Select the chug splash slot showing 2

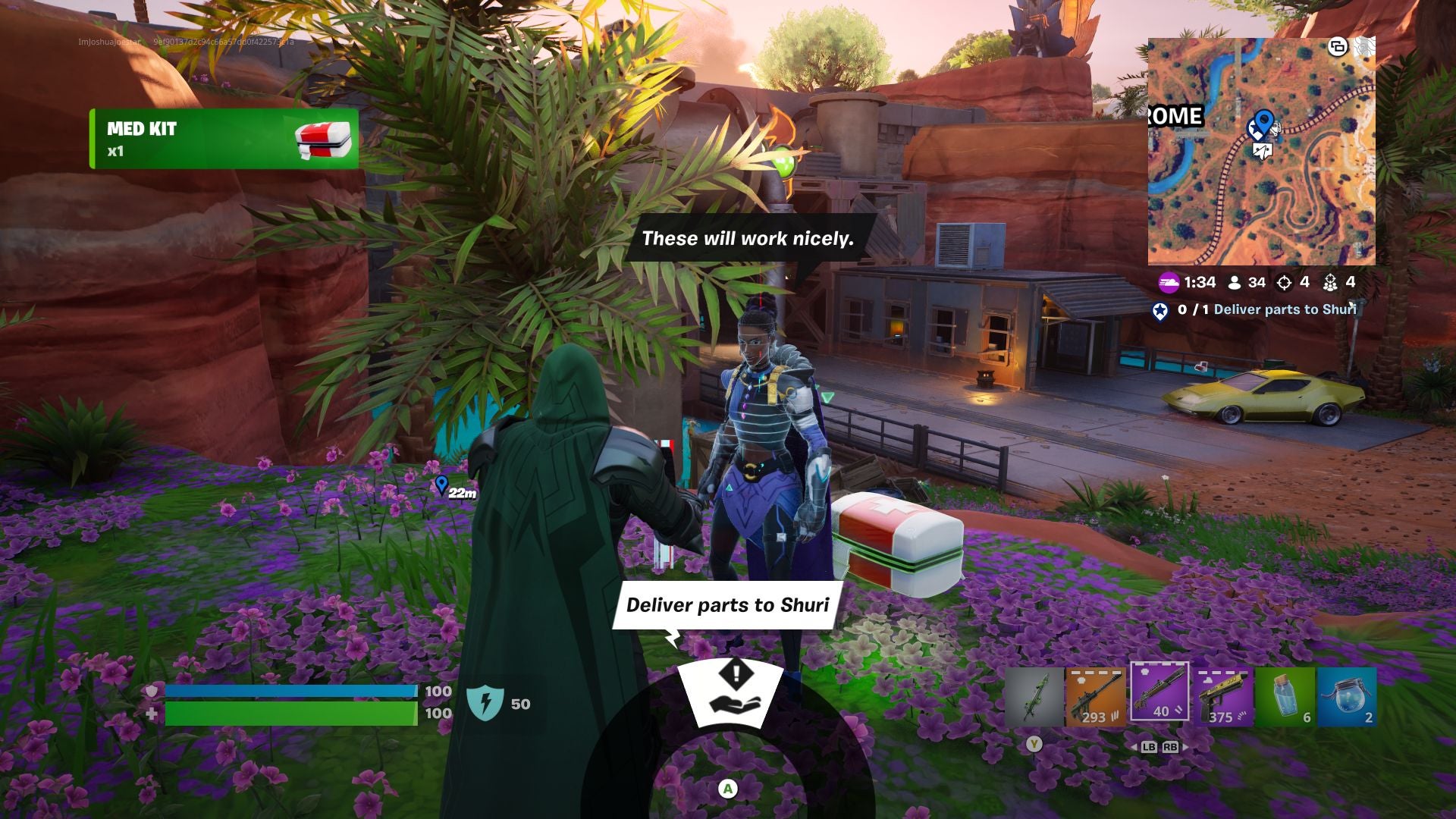coord(1347,697)
